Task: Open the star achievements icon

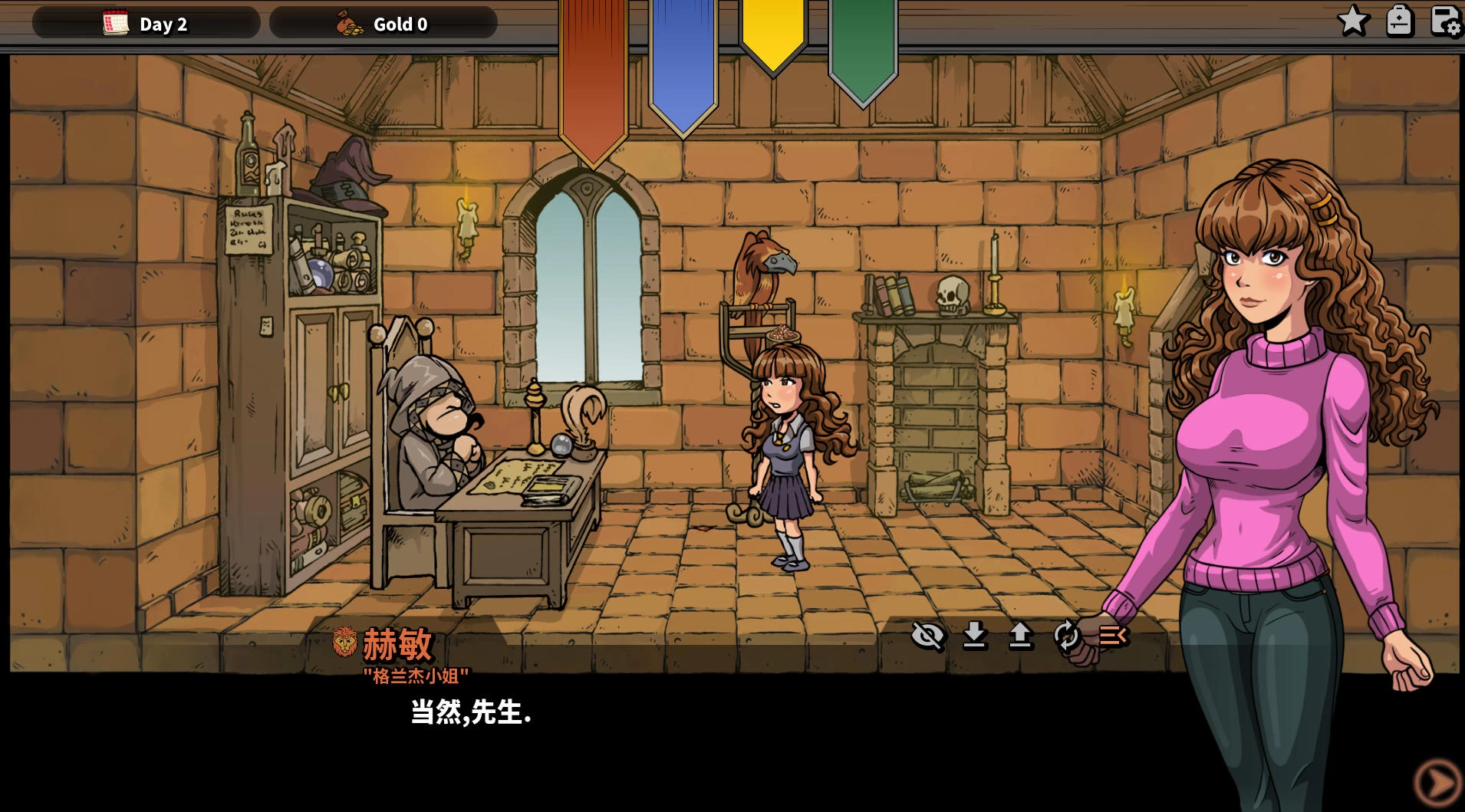Action: [1353, 21]
